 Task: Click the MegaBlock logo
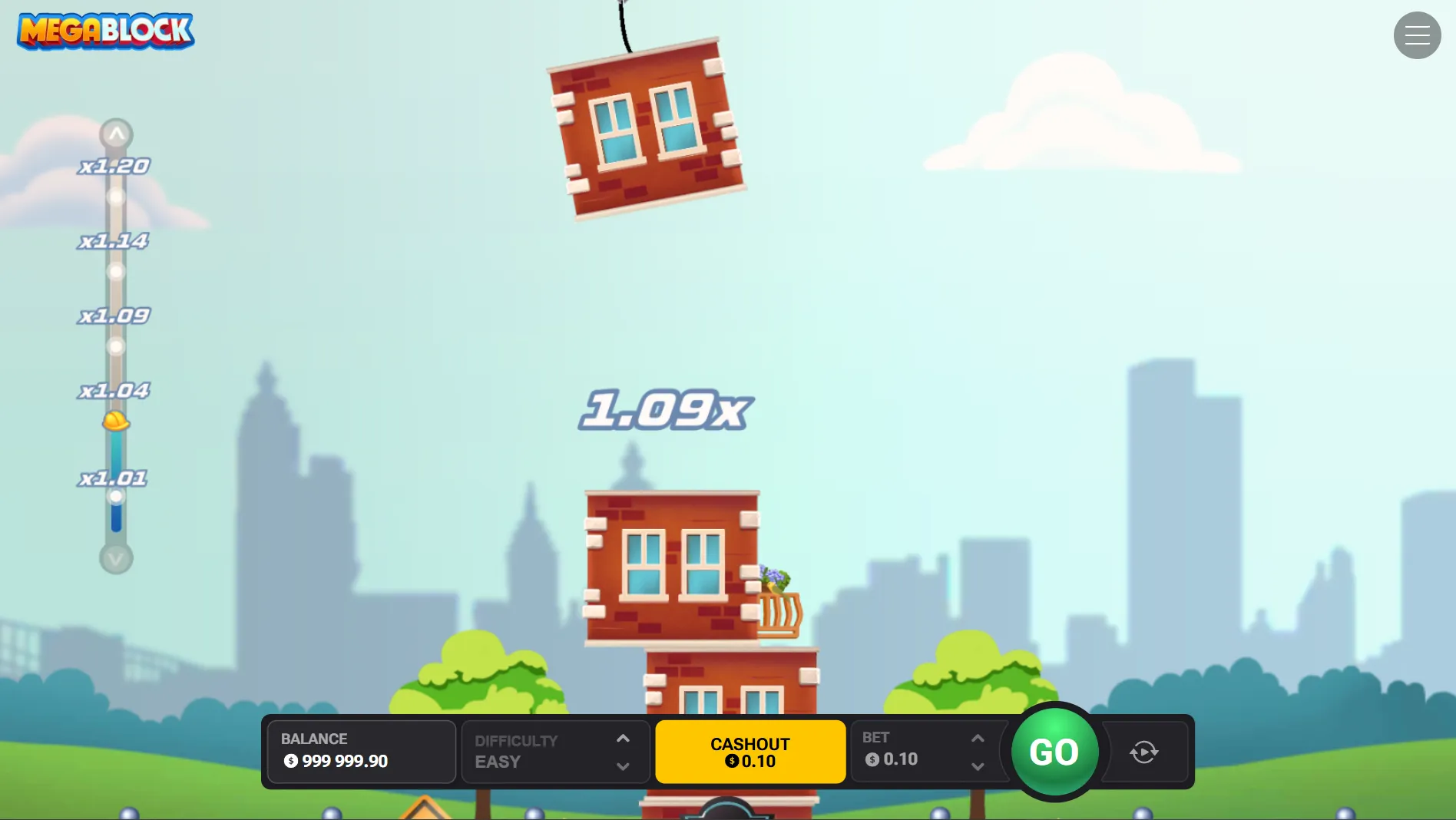click(x=104, y=31)
